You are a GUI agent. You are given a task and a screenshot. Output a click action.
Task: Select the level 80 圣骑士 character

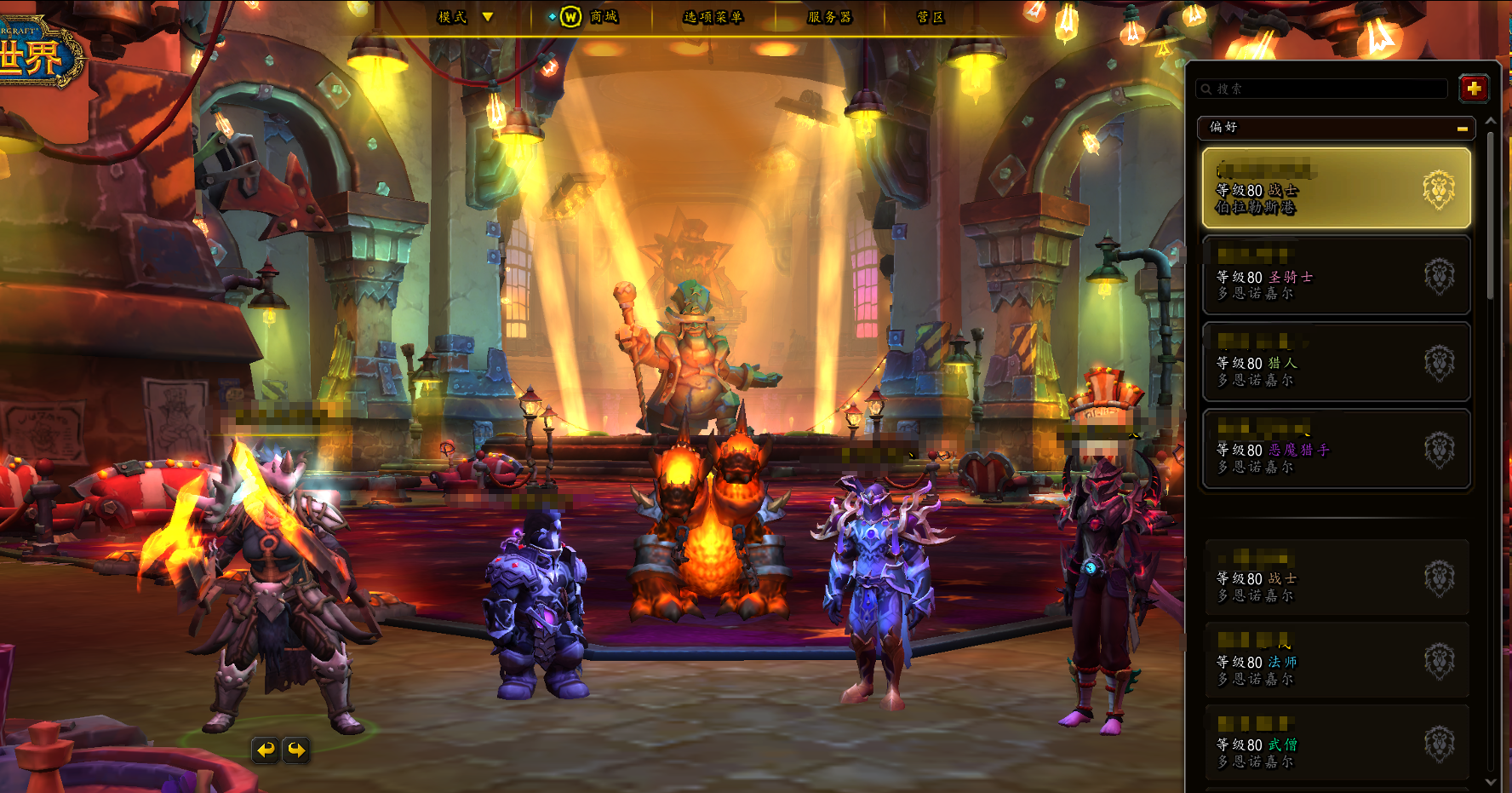pyautogui.click(x=1335, y=276)
